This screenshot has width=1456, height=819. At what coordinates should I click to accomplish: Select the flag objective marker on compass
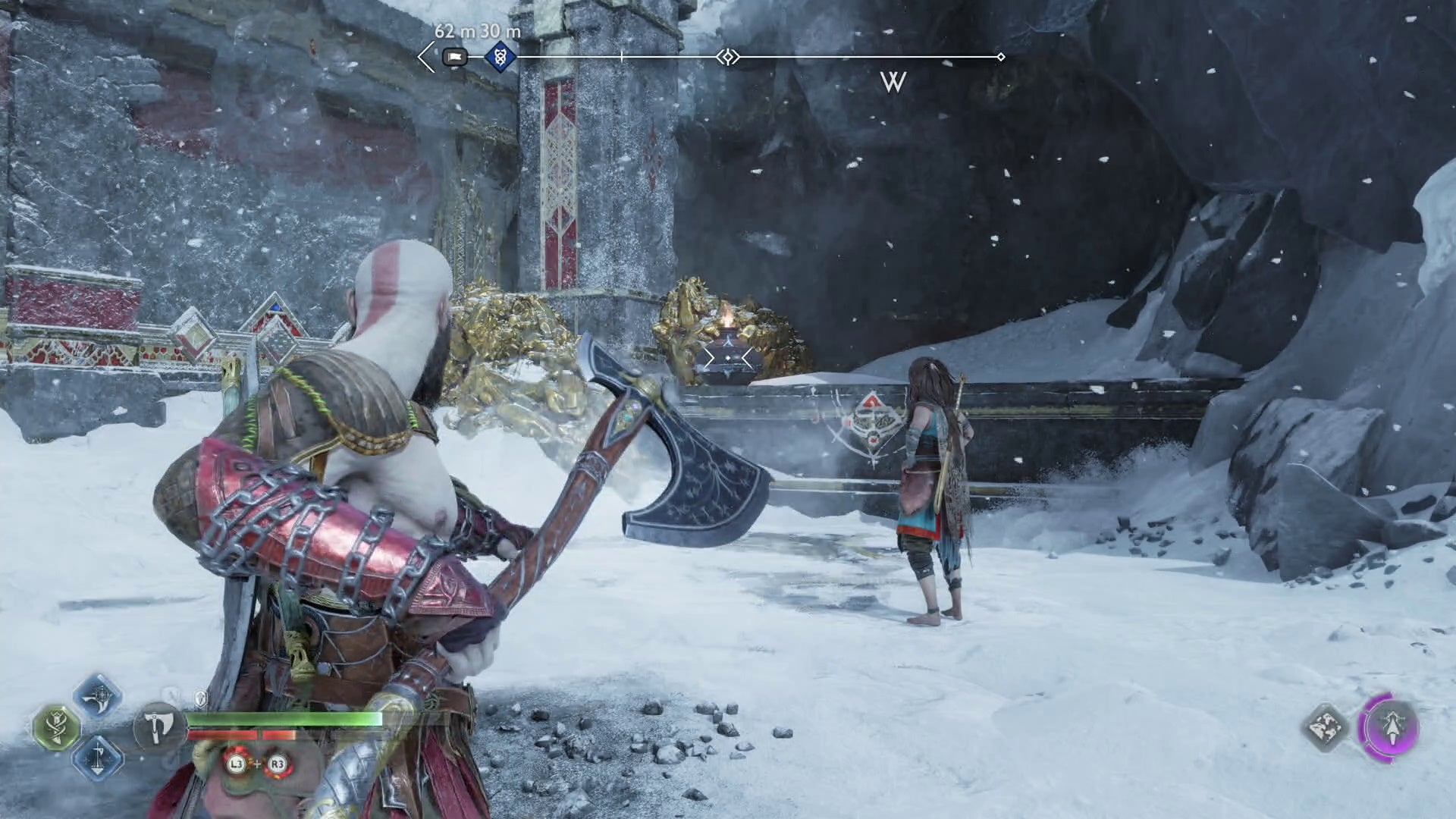454,57
